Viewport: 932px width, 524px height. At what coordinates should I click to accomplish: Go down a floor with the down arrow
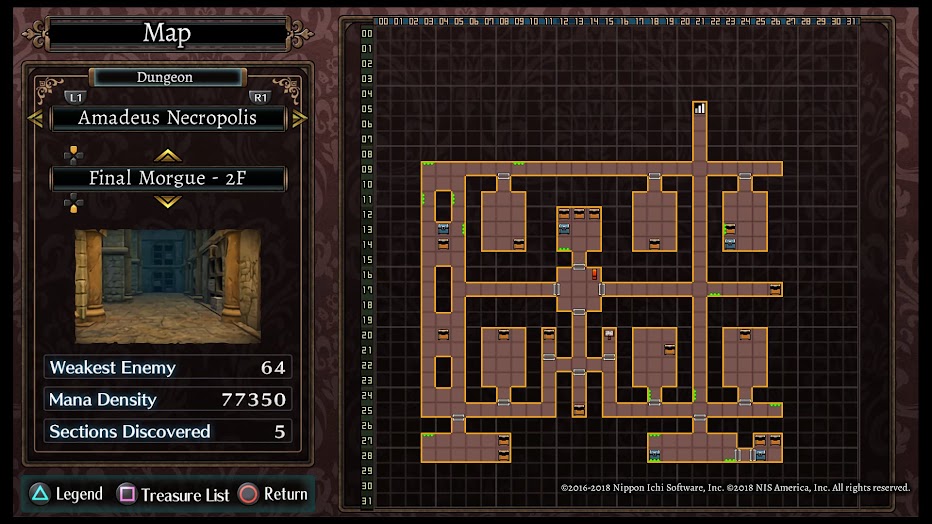(167, 202)
